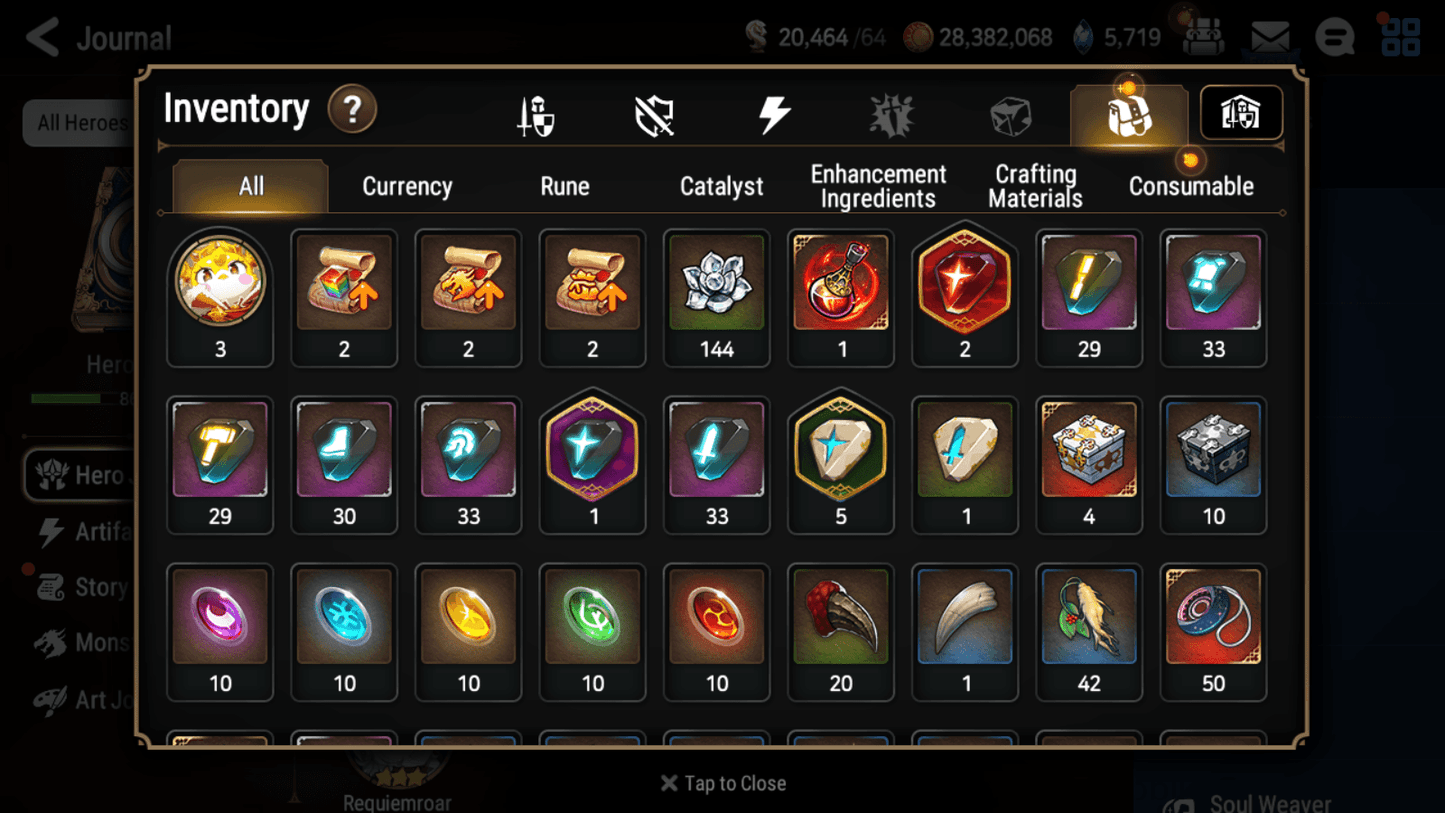Open the equipment filter icon
This screenshot has height=813, width=1445.
[x=536, y=113]
